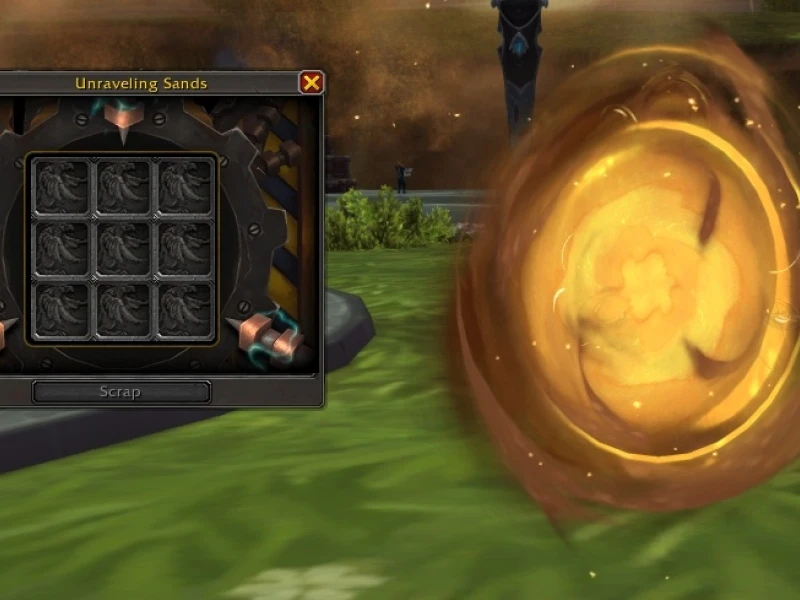
Task: Close the Unraveling Sands window
Action: [x=311, y=83]
